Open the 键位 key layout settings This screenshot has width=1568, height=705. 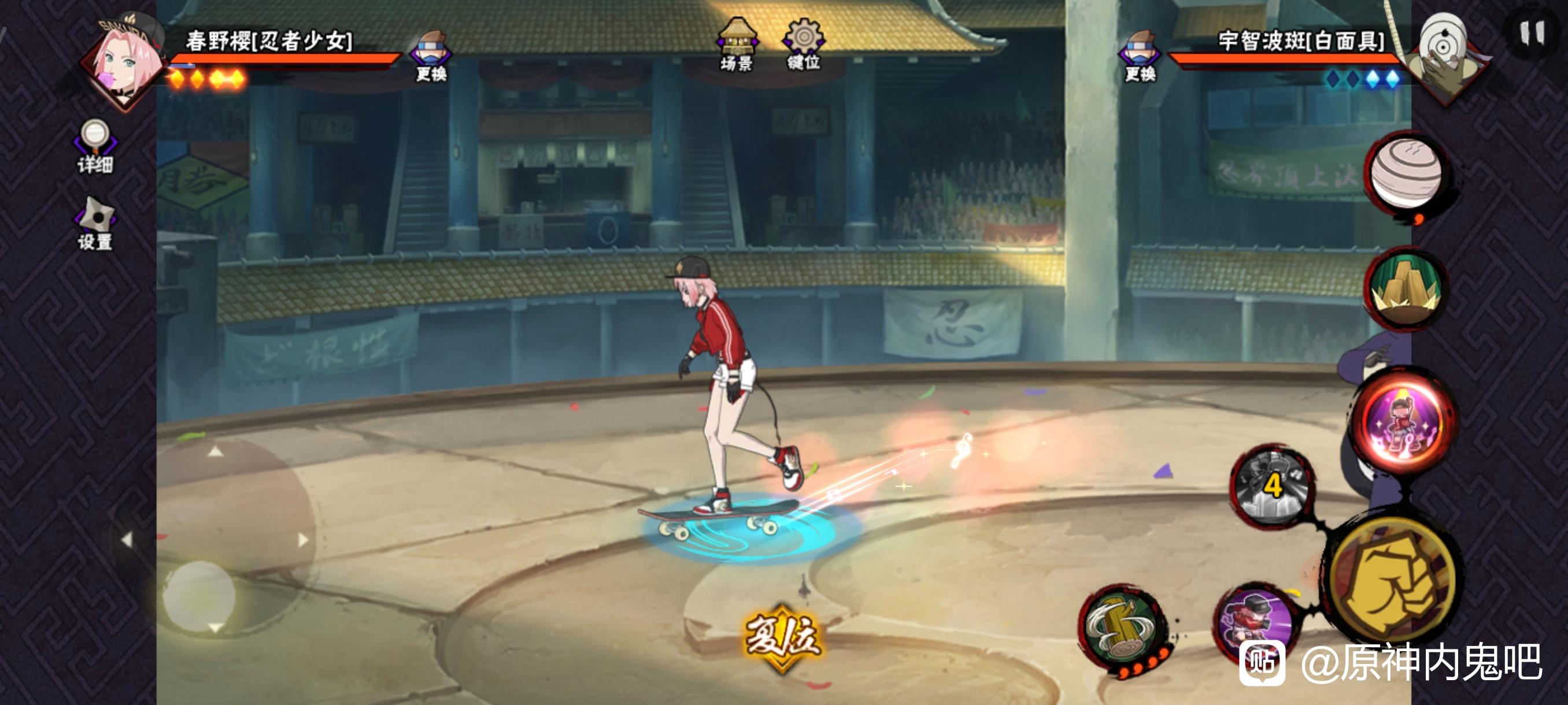click(x=804, y=45)
